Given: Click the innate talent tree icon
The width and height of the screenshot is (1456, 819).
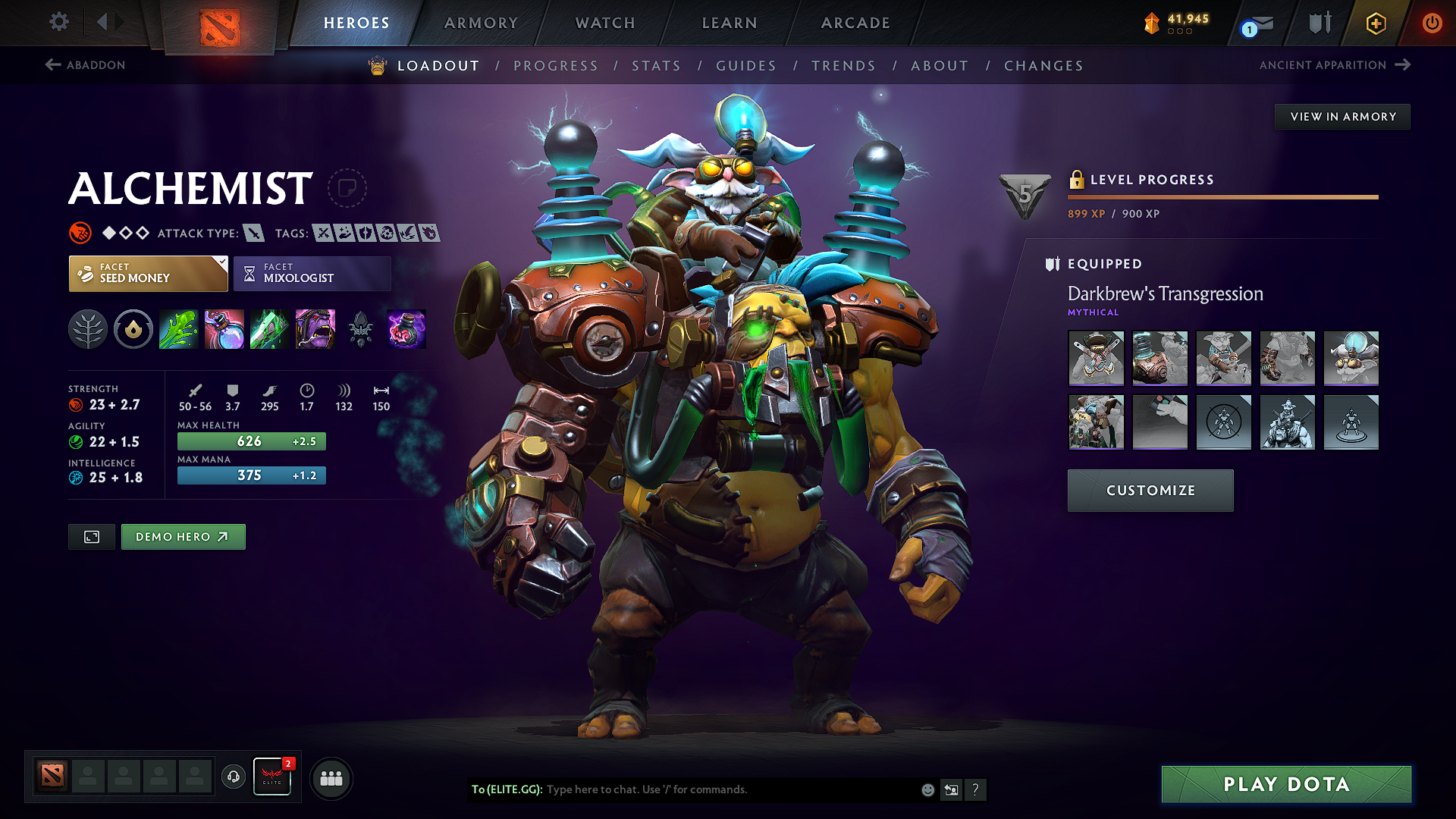Looking at the screenshot, I should 87,329.
